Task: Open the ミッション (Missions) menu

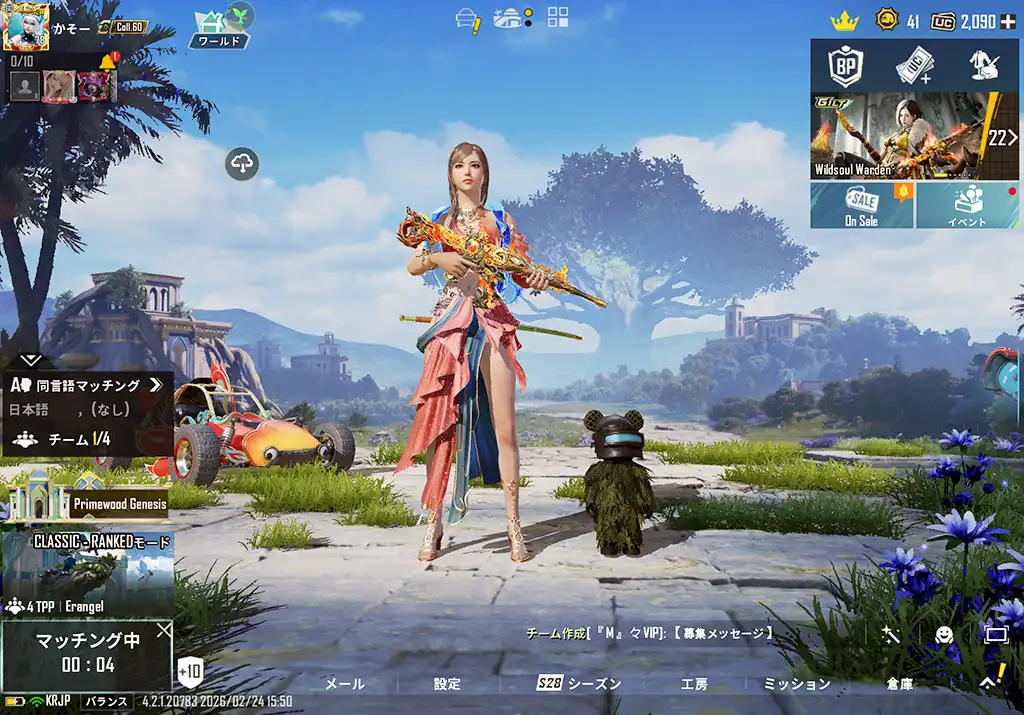Action: pos(797,684)
